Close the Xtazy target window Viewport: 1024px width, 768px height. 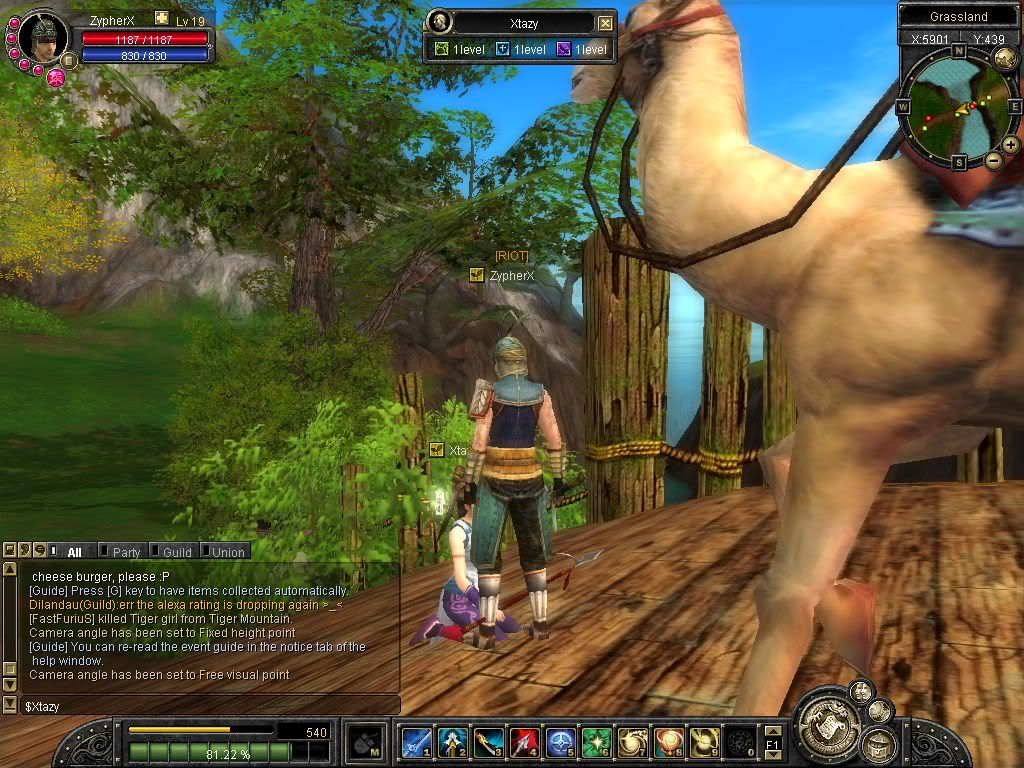pyautogui.click(x=605, y=23)
